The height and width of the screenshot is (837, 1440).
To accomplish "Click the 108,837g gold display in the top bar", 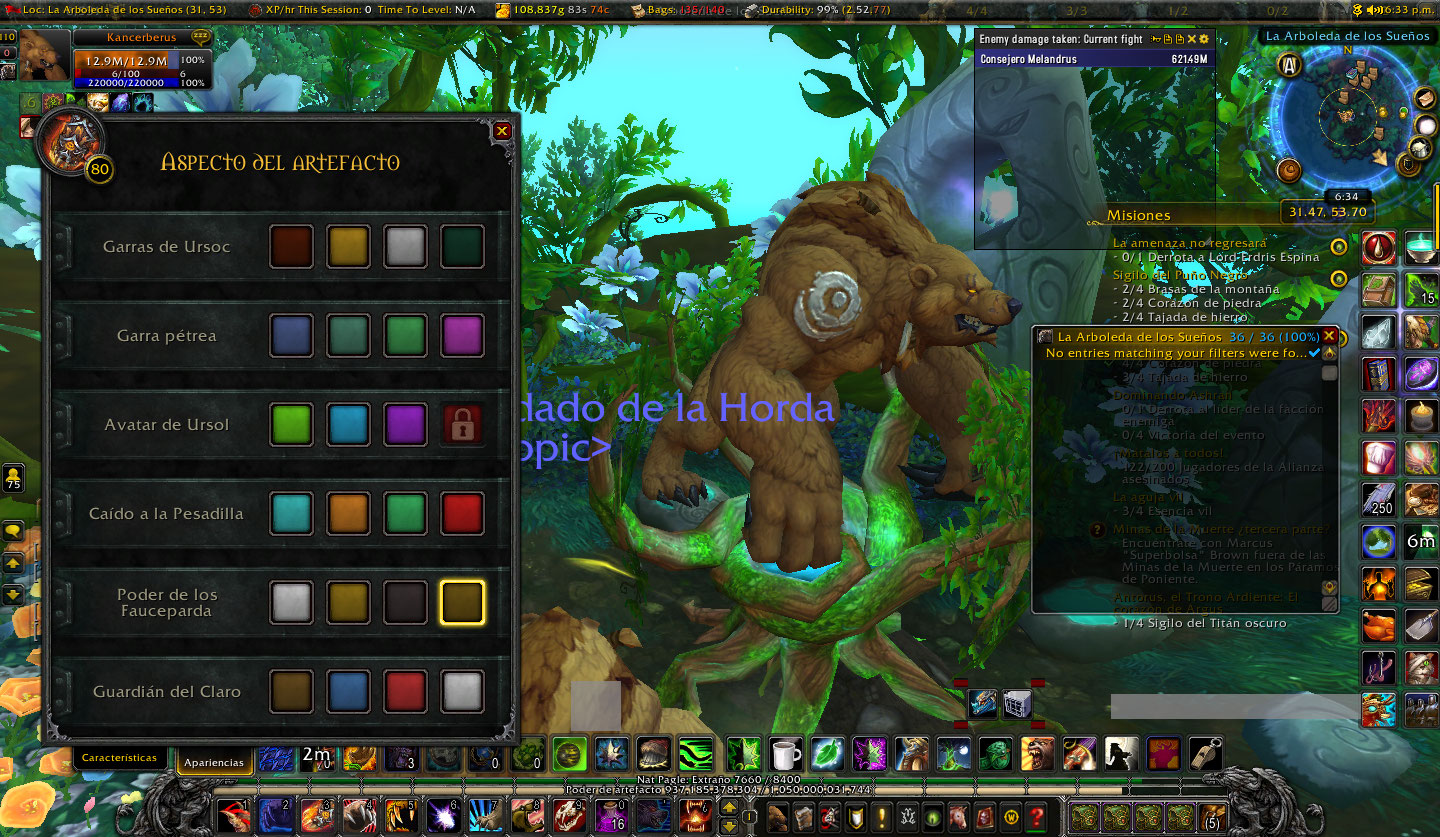I will [540, 9].
